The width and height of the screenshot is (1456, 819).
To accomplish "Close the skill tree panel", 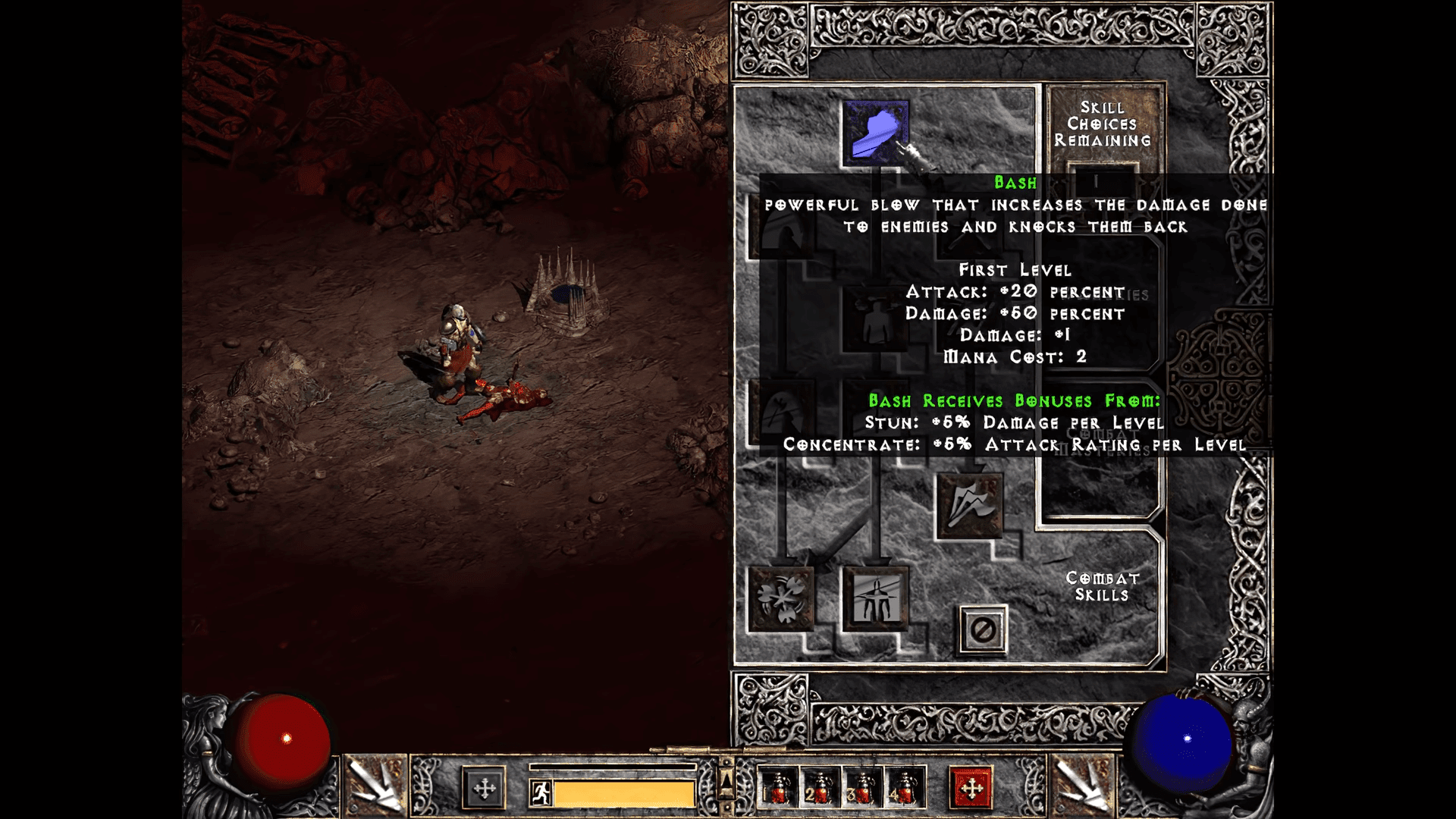I will click(x=983, y=629).
